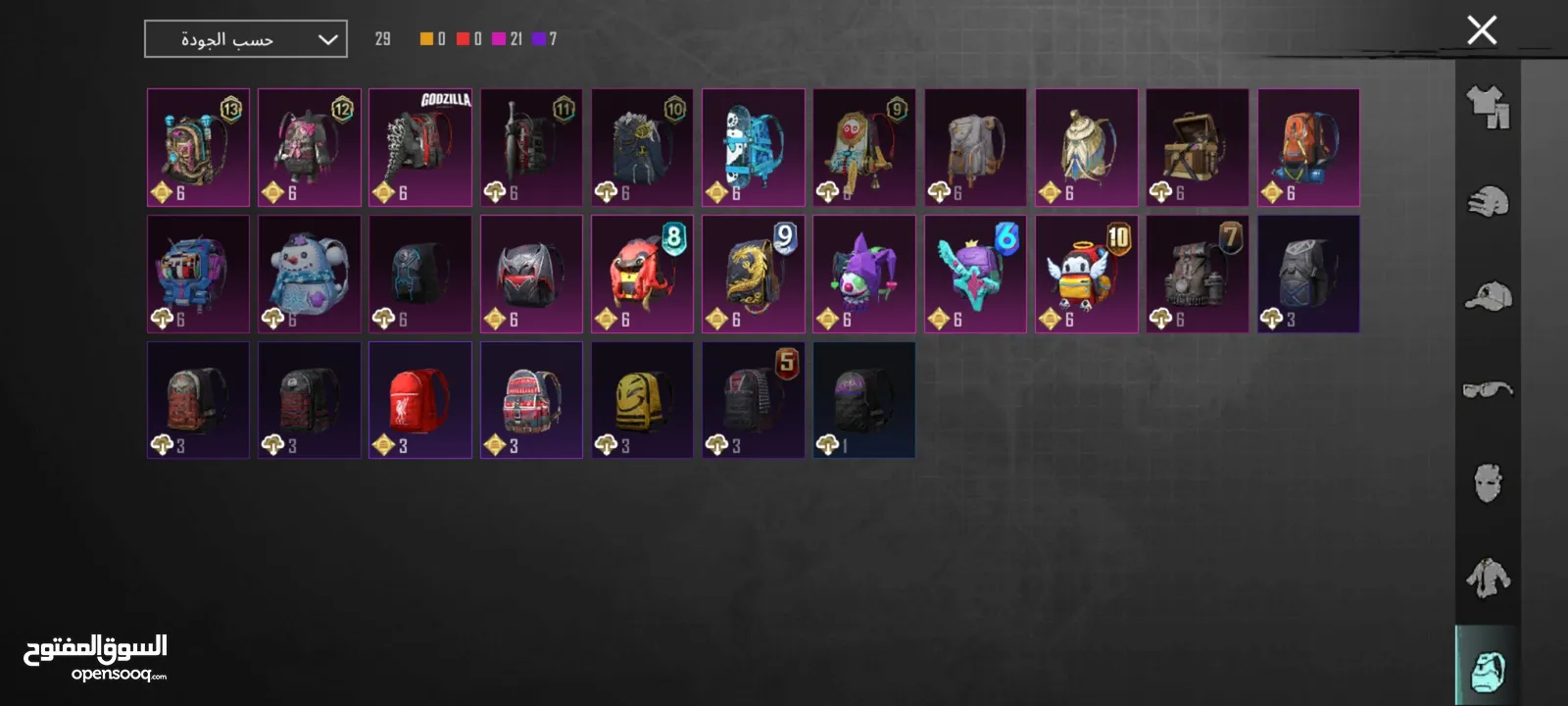Choose the orange and blue backpack
Screen dimensions: 1568x706
(1308, 147)
